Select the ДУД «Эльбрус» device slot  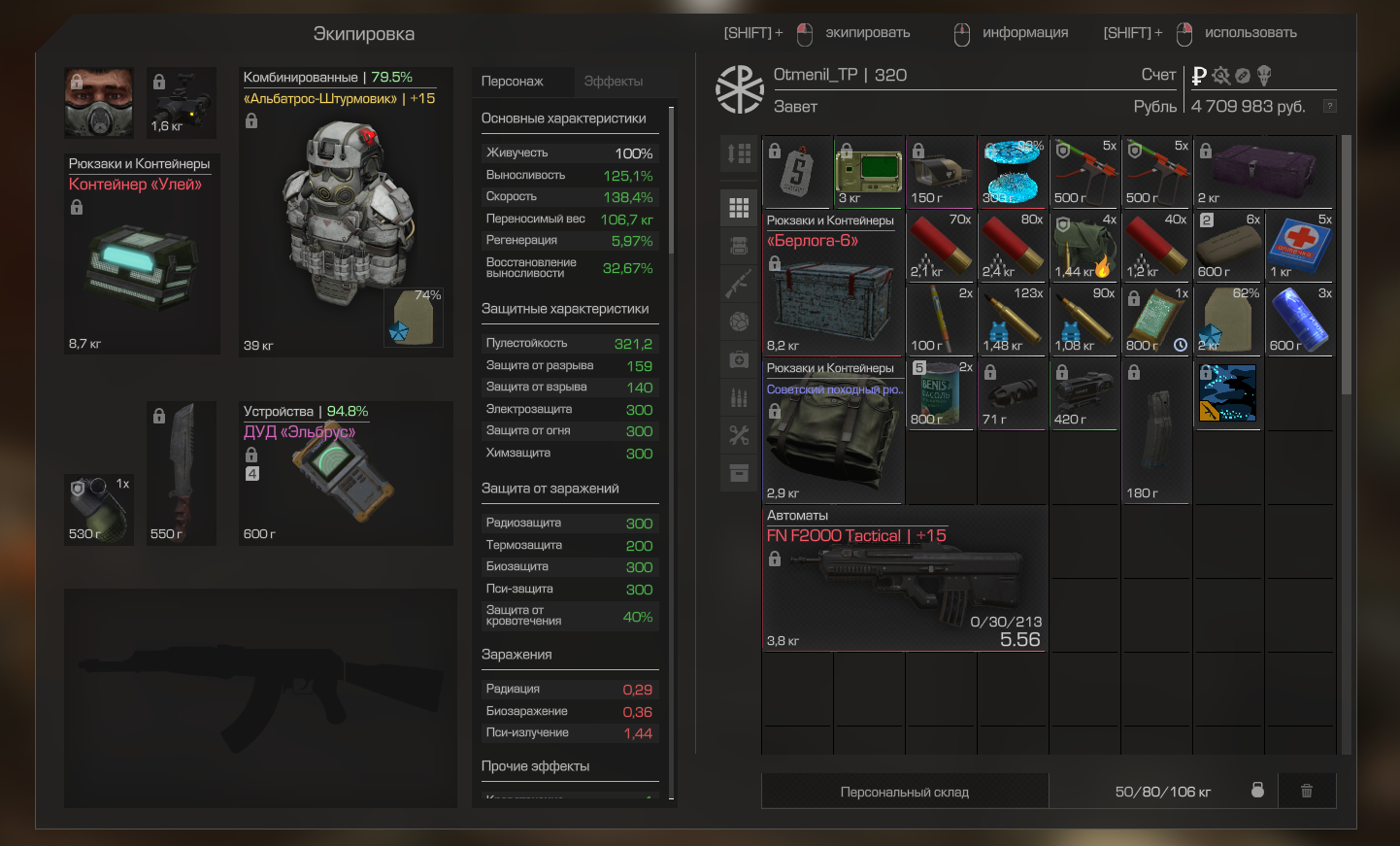tap(347, 476)
